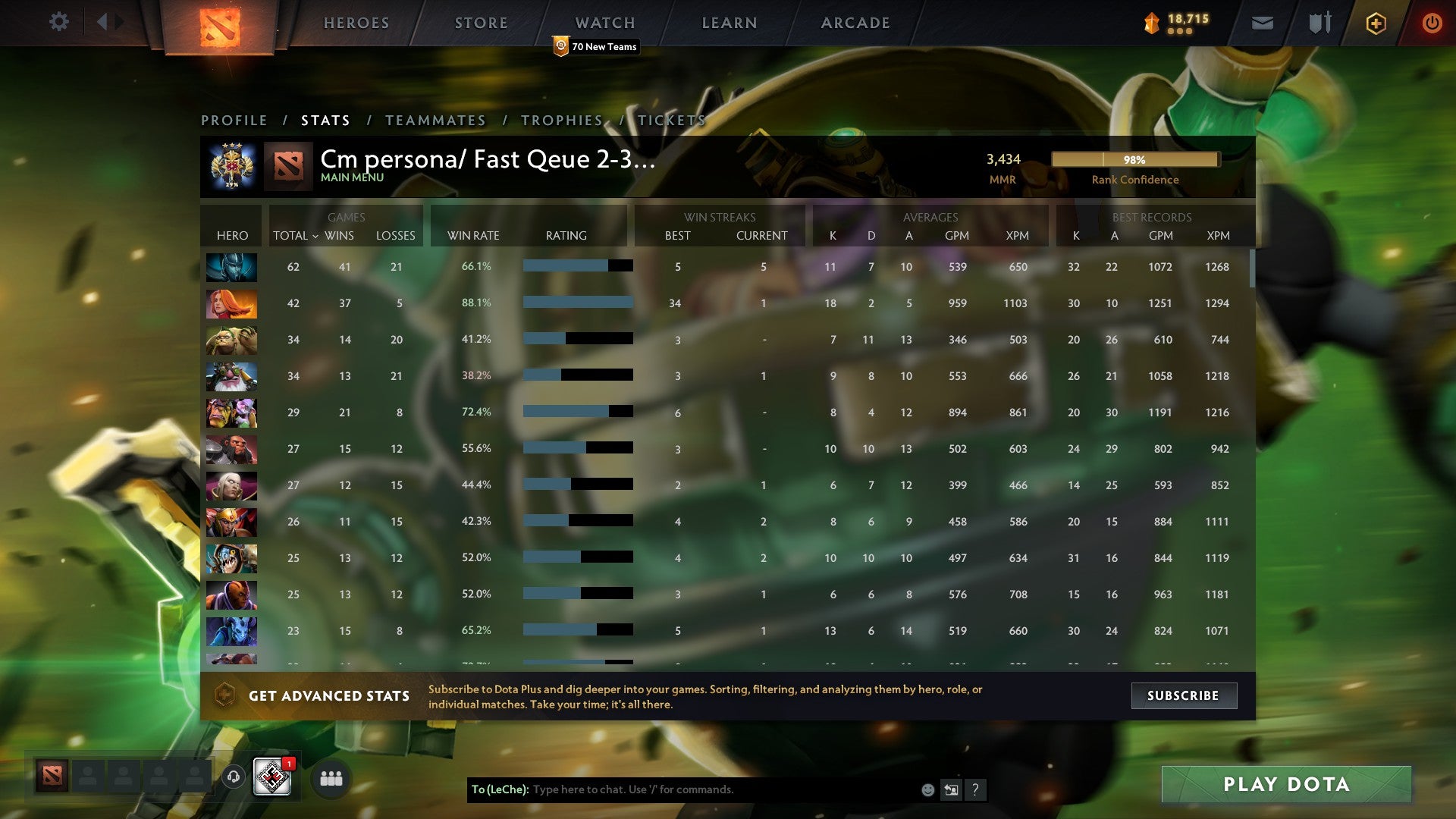Expand the truncated profile name title
1456x819 pixels.
pyautogui.click(x=488, y=161)
